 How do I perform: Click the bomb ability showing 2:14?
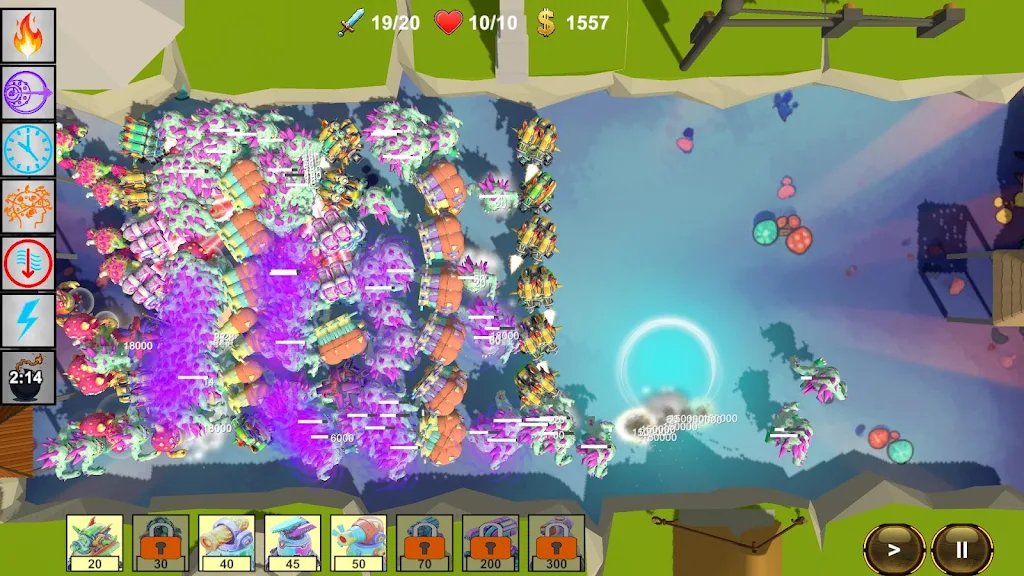pyautogui.click(x=28, y=377)
